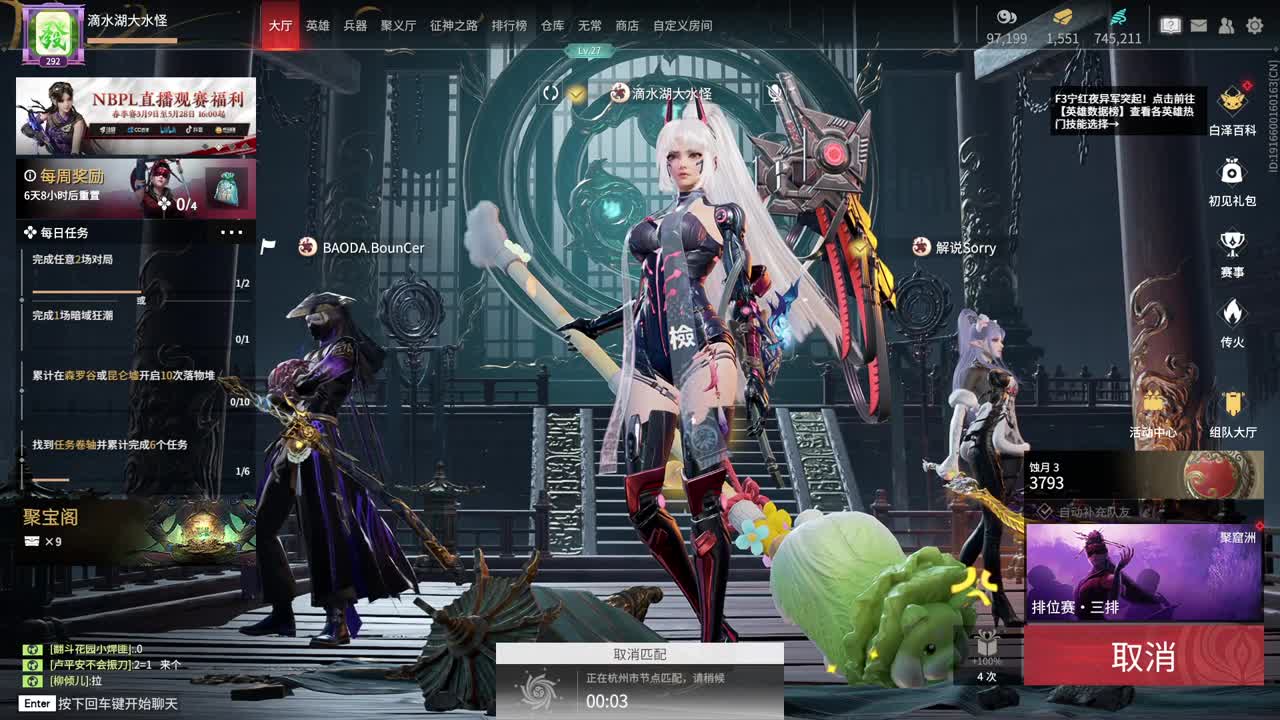Image resolution: width=1280 pixels, height=720 pixels.
Task: Switch to the 商店 shop tab
Action: (x=627, y=25)
